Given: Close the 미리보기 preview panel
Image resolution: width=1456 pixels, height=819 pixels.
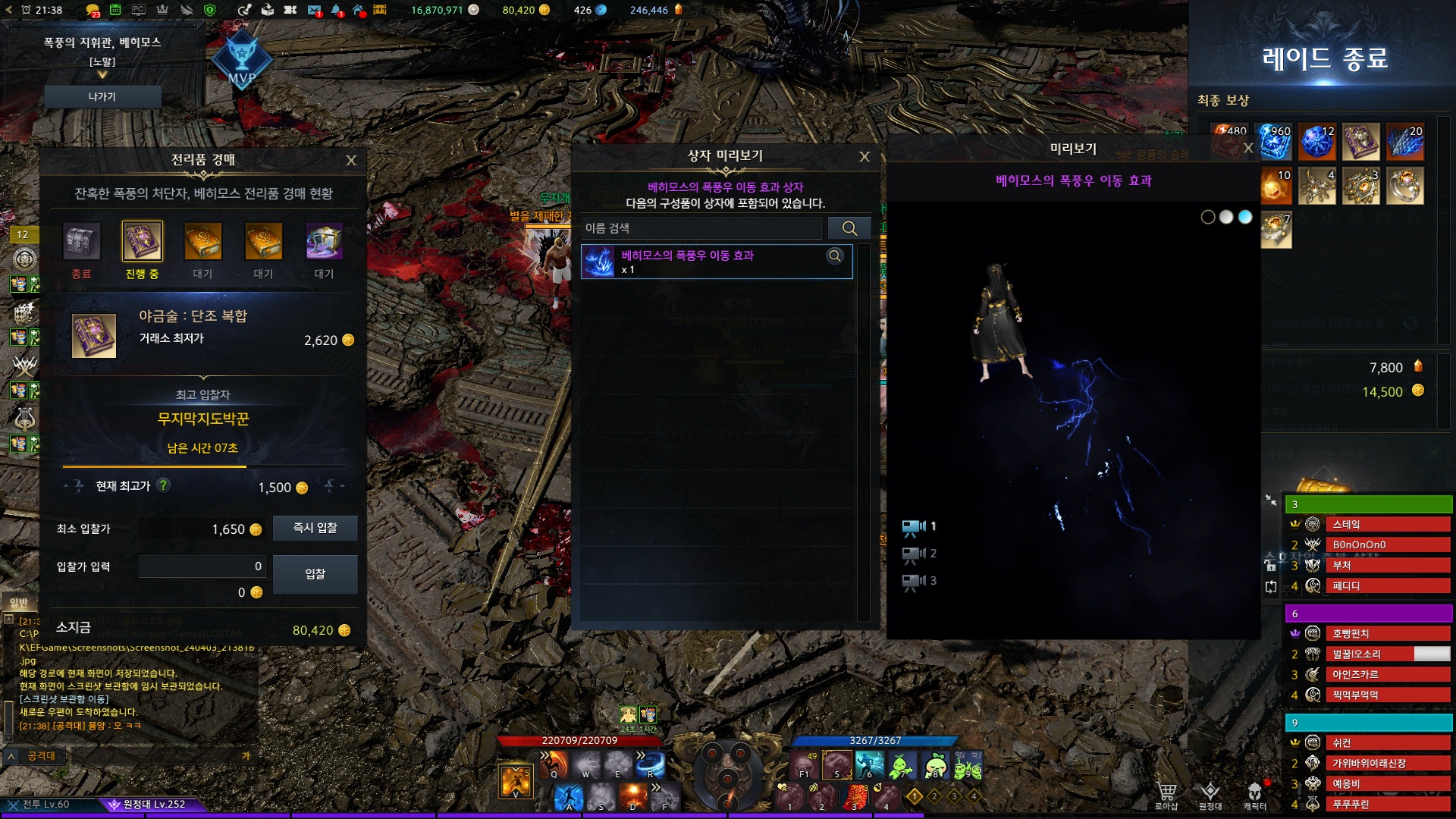Looking at the screenshot, I should click(x=1248, y=149).
